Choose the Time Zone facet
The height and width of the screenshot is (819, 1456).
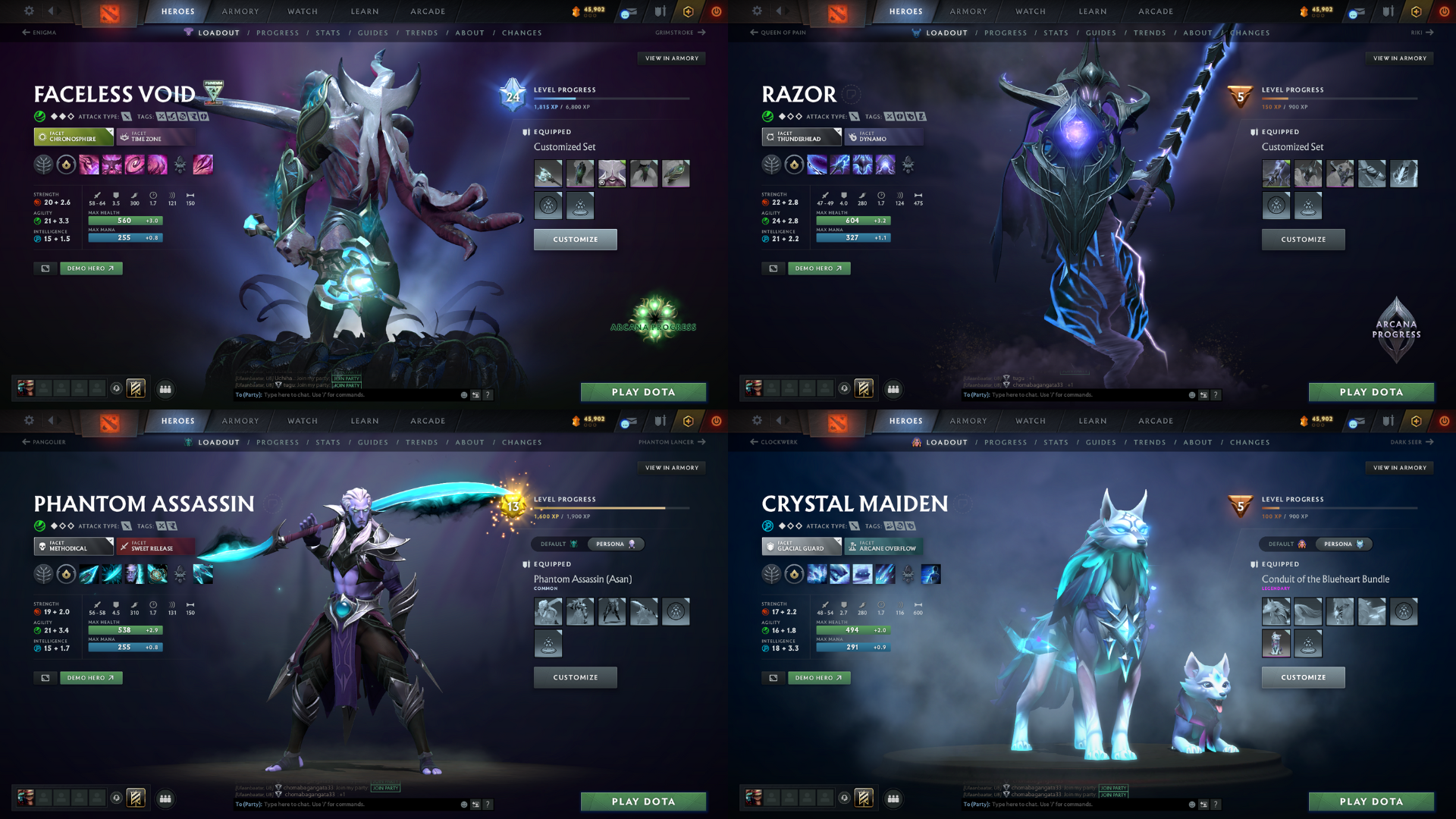[155, 136]
